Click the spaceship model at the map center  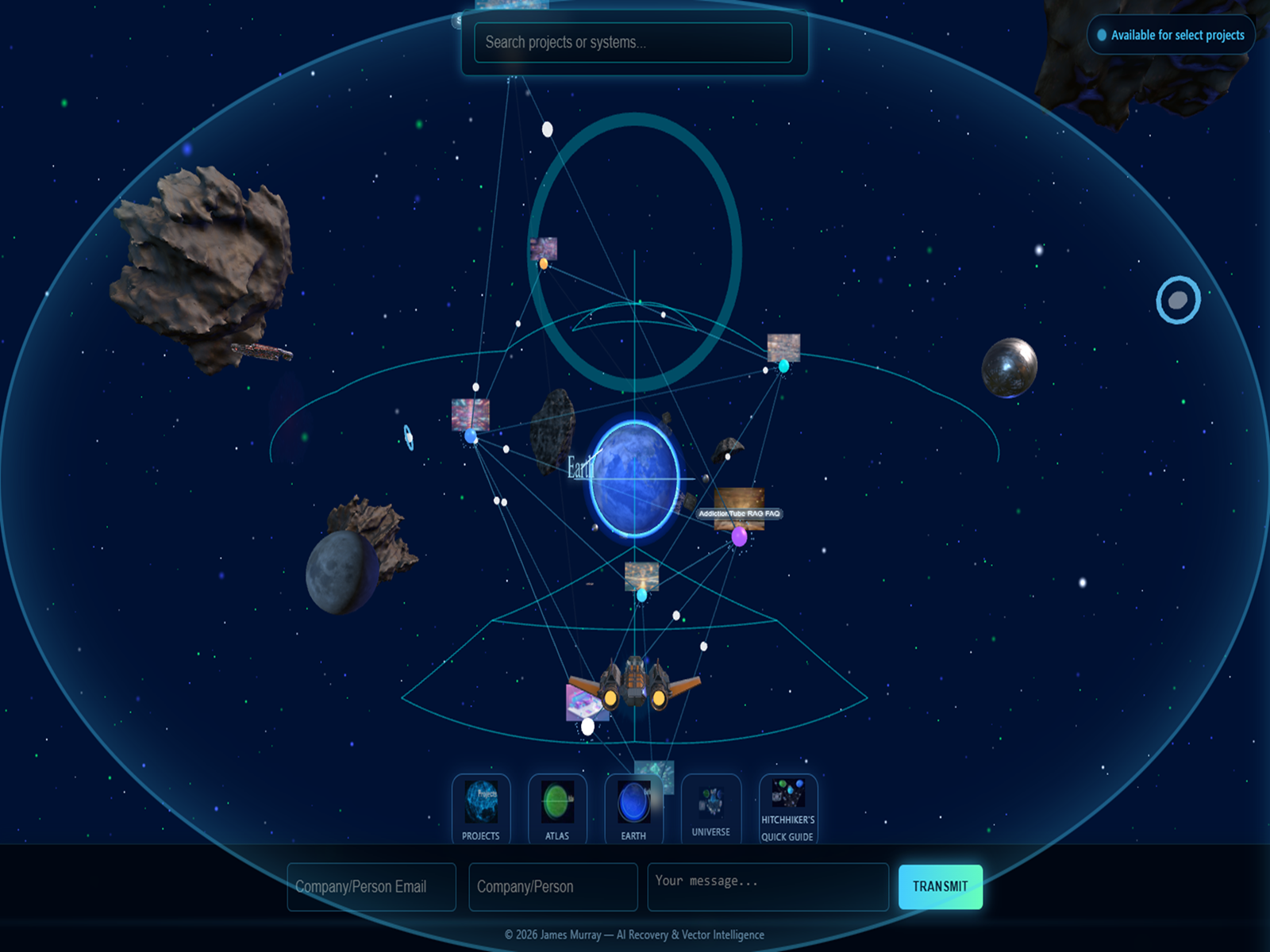pos(635,681)
